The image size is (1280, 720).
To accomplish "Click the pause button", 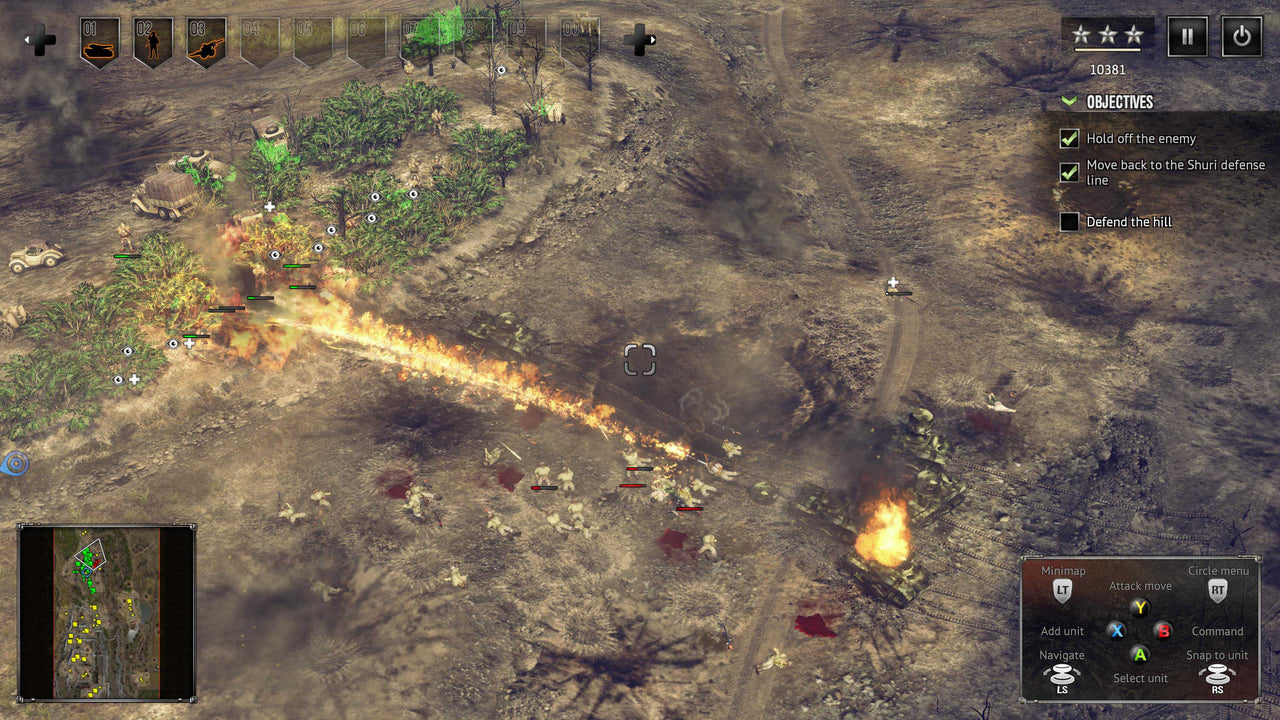I will pyautogui.click(x=1187, y=36).
